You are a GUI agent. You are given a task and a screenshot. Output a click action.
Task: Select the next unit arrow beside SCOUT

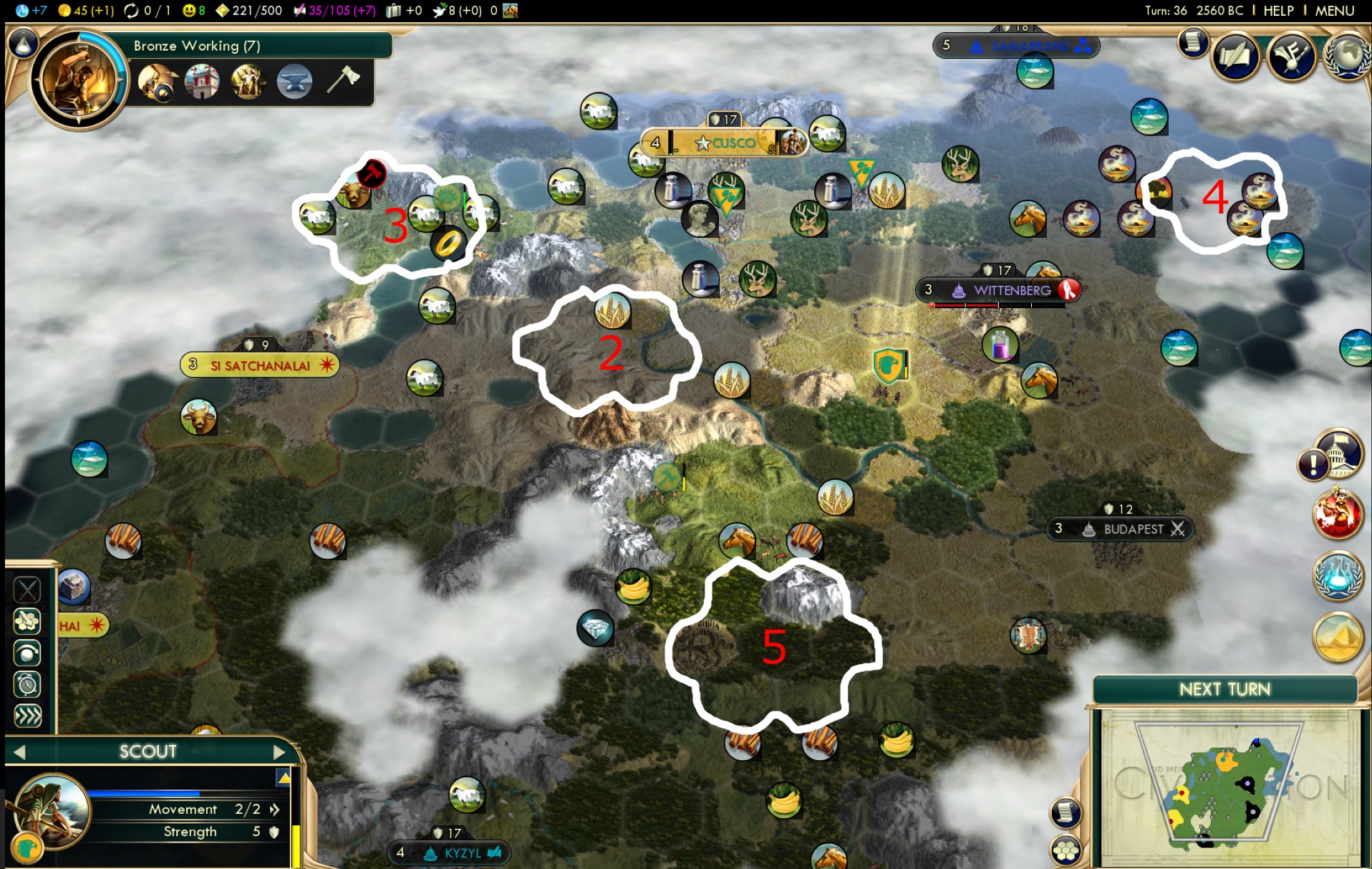point(279,752)
